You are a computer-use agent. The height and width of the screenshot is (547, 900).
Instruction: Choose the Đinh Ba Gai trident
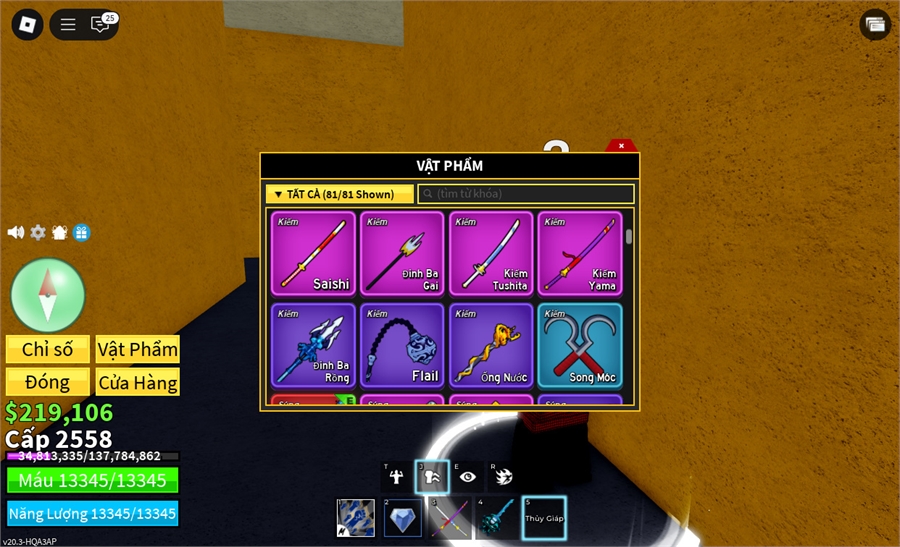tap(403, 253)
